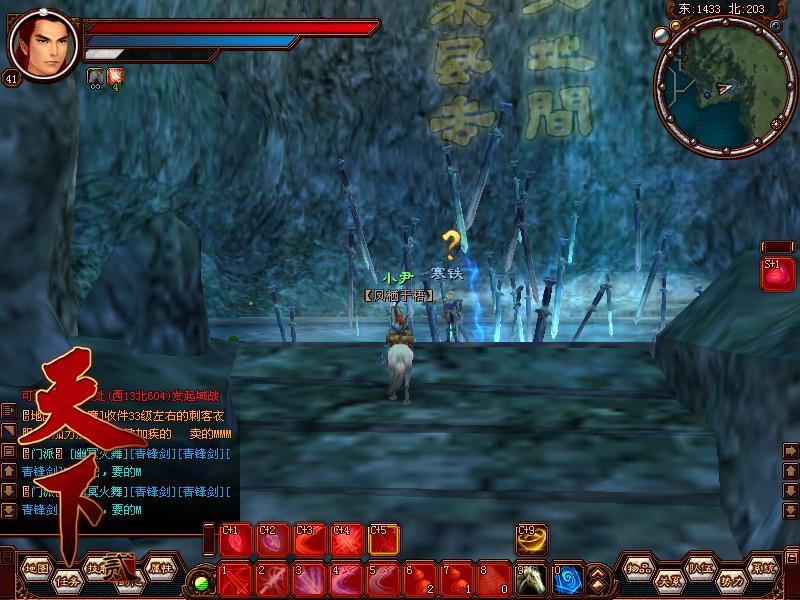This screenshot has width=800, height=600.
Task: Use the horse mount in slot 9
Action: (x=531, y=578)
